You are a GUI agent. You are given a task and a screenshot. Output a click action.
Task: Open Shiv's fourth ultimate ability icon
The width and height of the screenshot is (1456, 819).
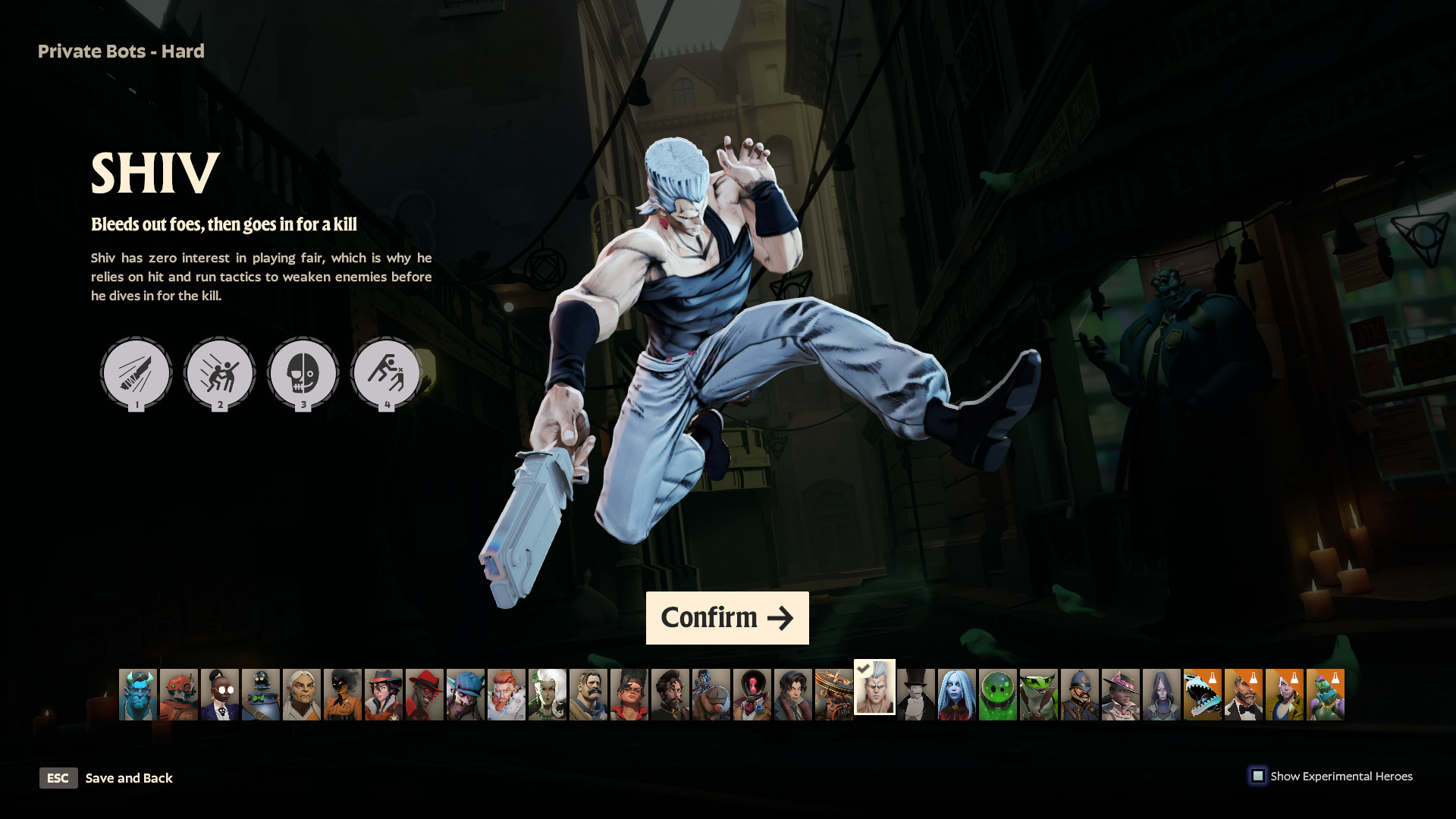(x=386, y=373)
